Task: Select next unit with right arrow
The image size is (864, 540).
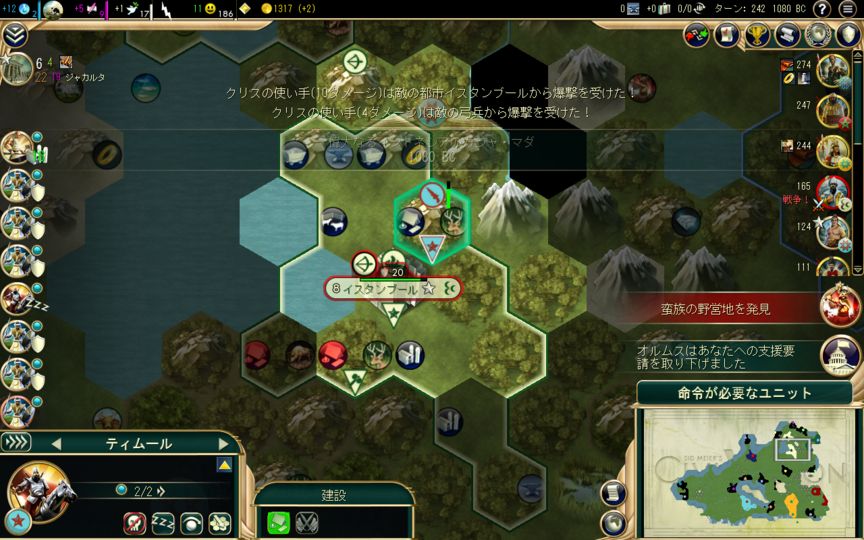Action: 223,443
